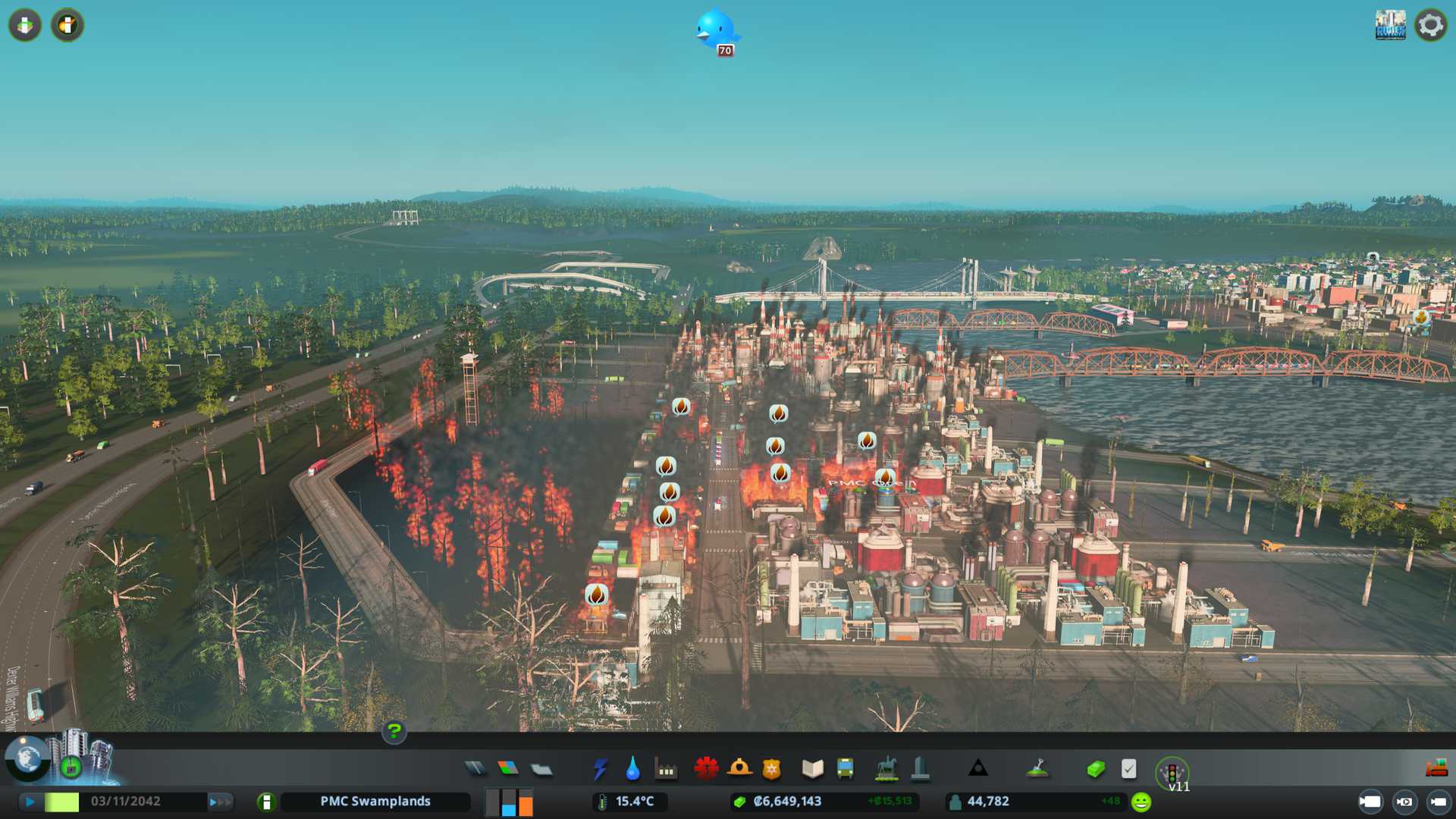This screenshot has width=1456, height=819.
Task: Select the Healthcare red cross menu
Action: click(x=706, y=769)
